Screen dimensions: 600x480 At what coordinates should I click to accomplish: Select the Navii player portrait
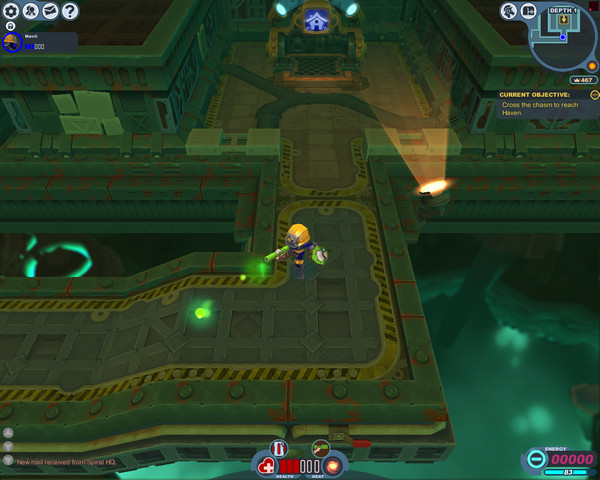12,42
